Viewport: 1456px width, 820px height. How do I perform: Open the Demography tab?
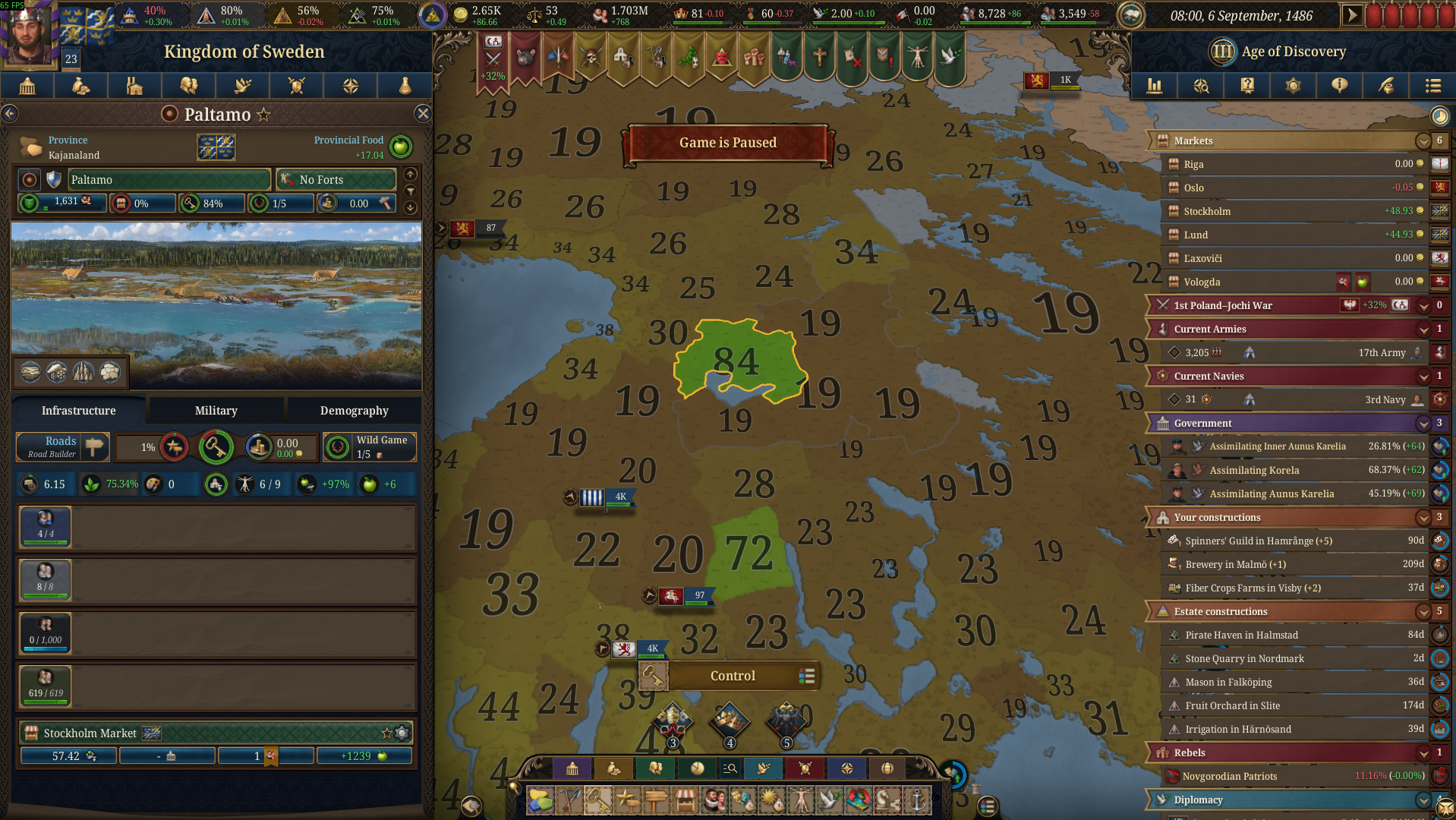pos(354,410)
